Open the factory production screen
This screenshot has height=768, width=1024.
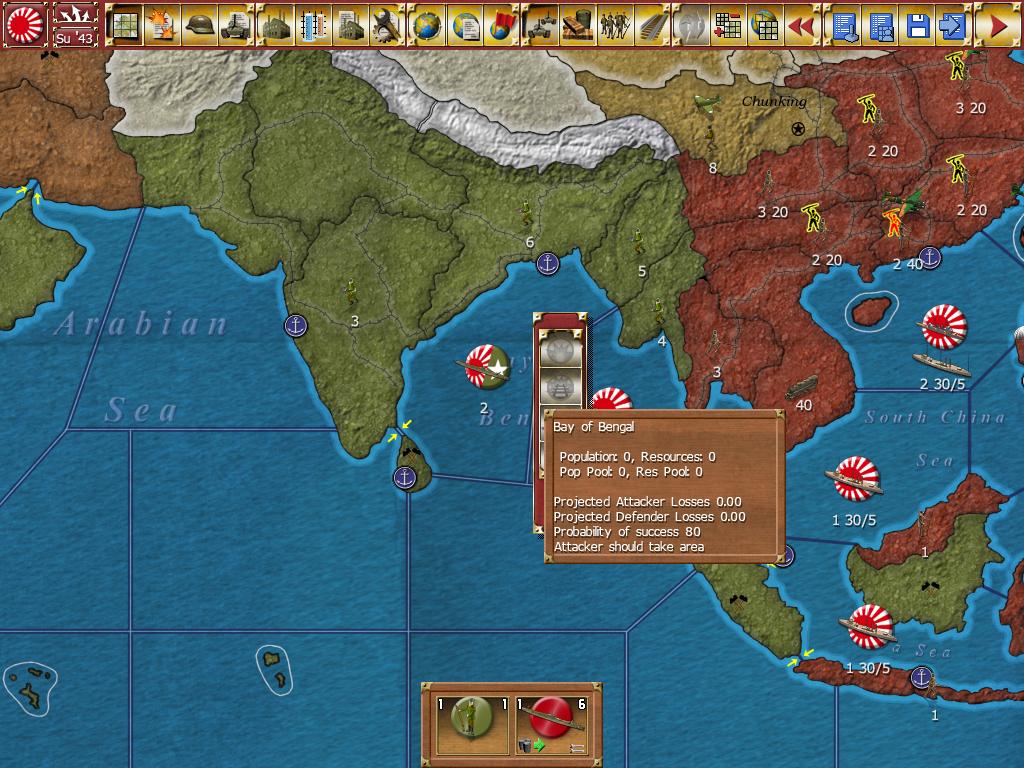pos(276,25)
